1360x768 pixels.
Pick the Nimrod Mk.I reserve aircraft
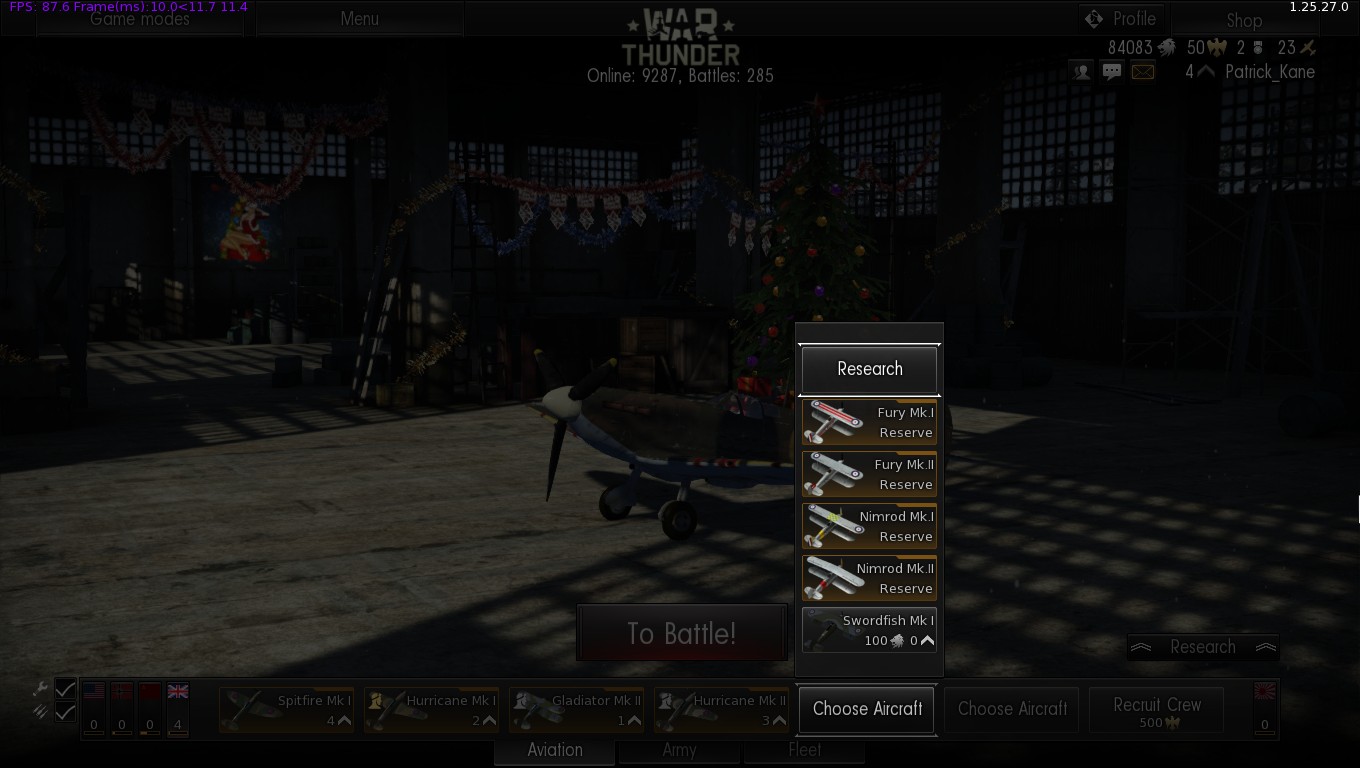click(869, 526)
